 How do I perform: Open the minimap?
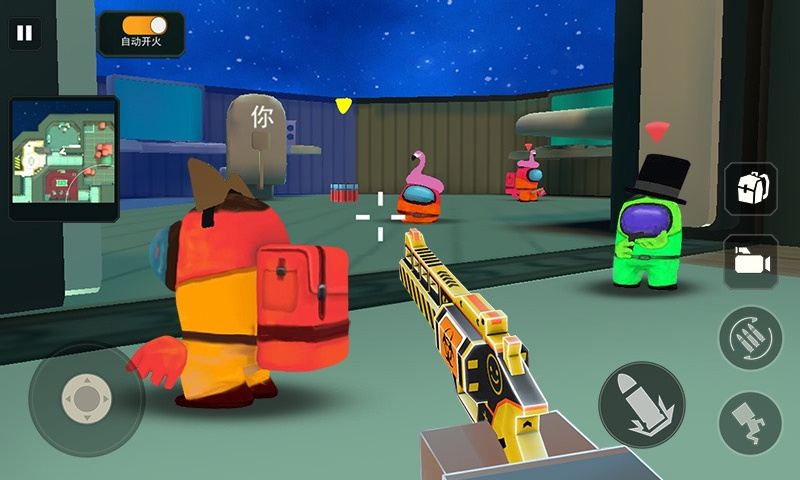tap(64, 158)
